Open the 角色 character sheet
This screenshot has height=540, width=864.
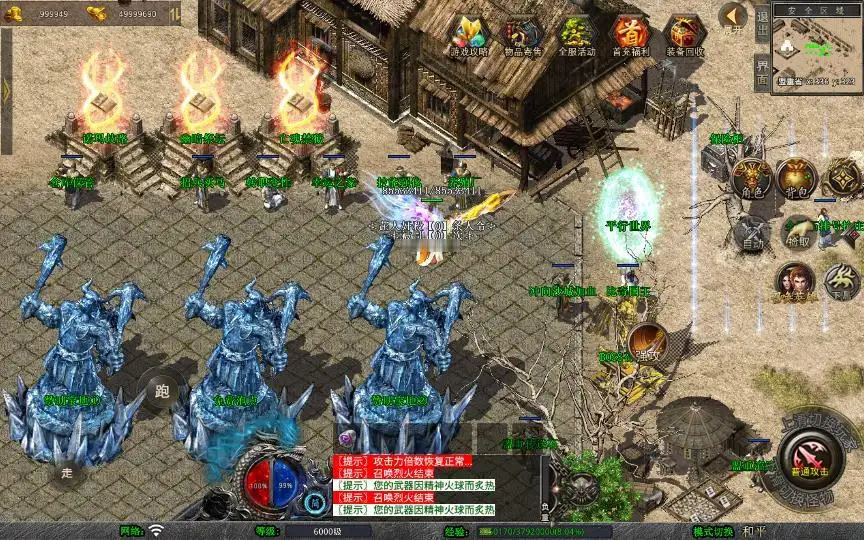750,178
